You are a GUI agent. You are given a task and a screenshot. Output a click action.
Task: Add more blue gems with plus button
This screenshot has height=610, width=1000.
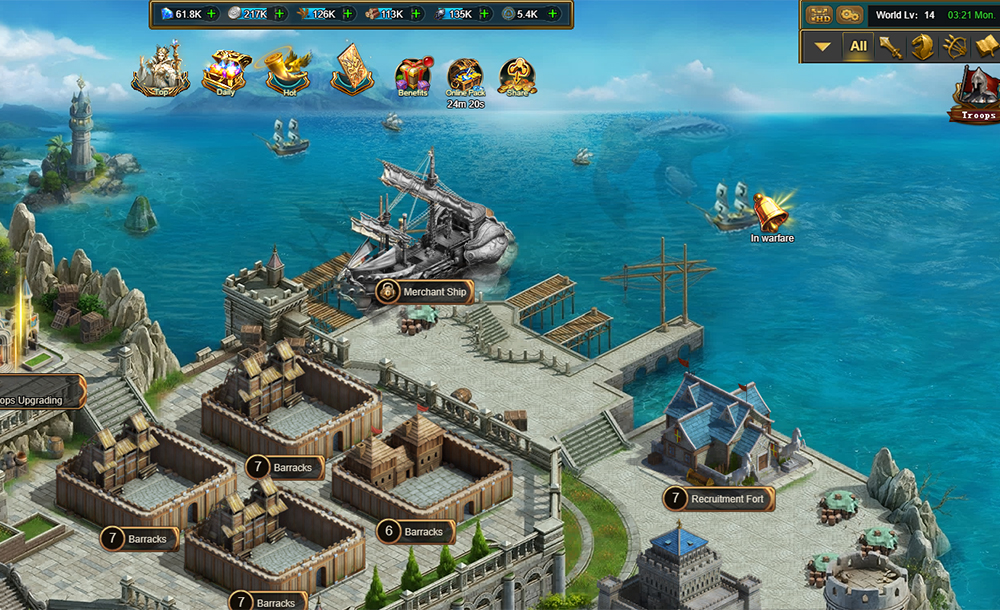coord(212,14)
